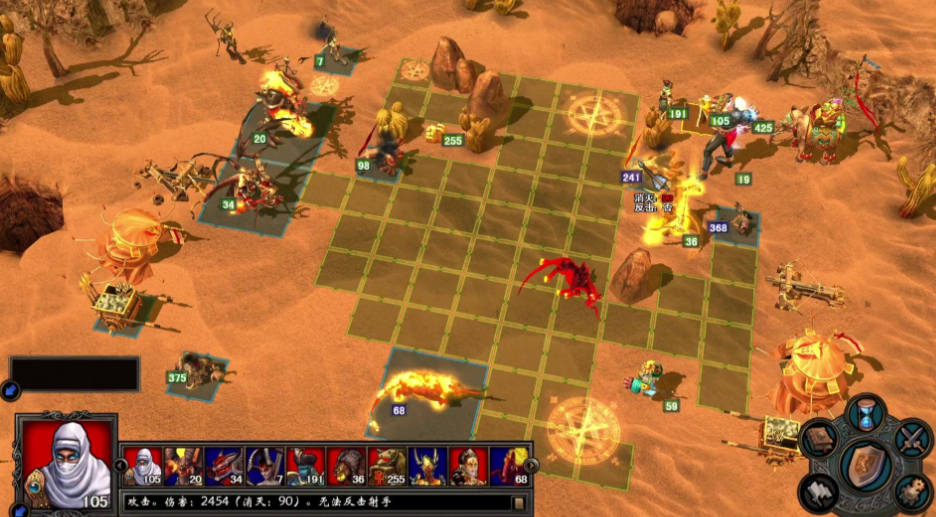Click the turn-bar unit showing 7
Viewport: 936px width, 517px height.
tap(265, 466)
